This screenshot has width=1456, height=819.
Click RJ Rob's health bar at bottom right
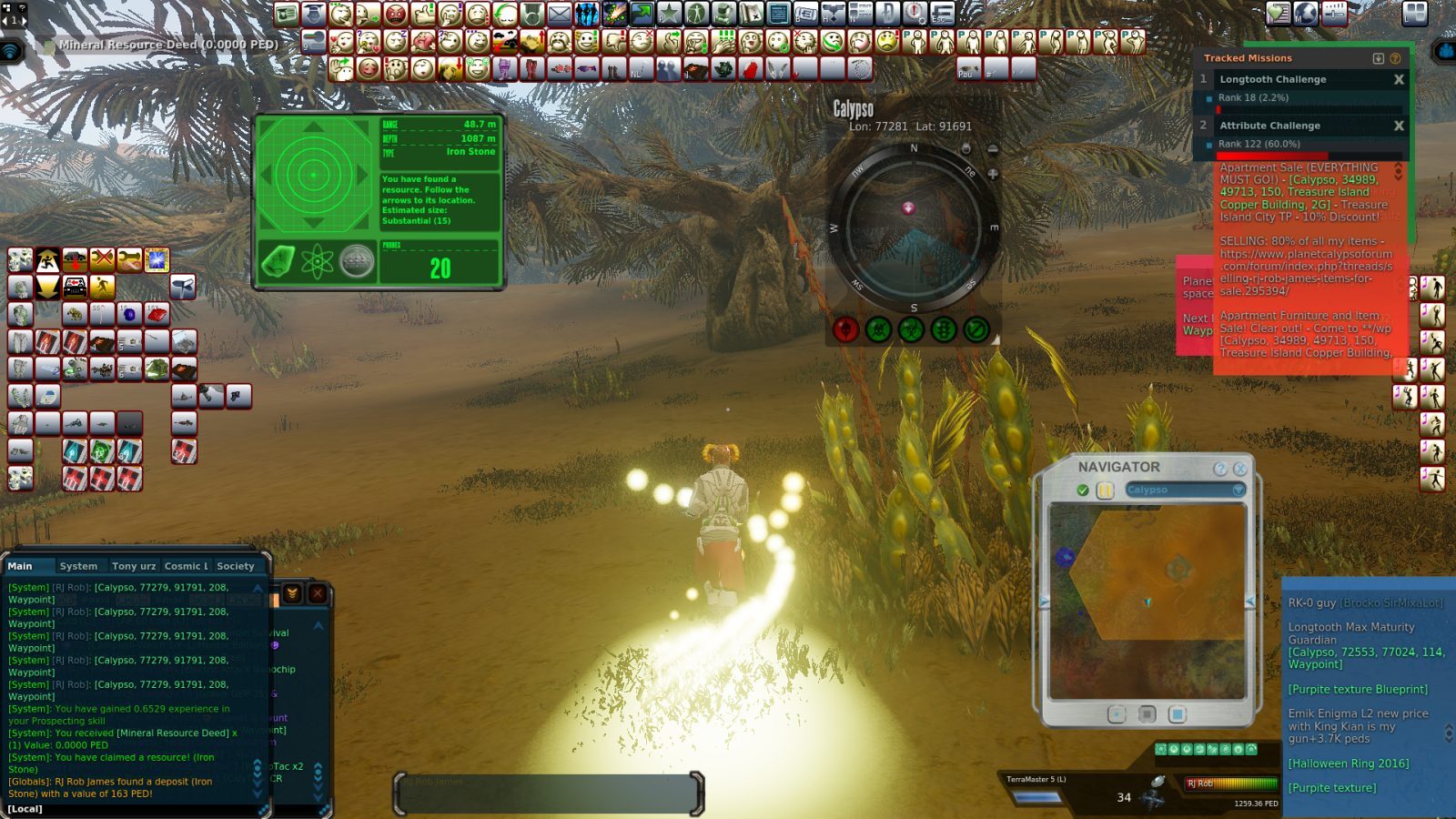[x=1234, y=784]
